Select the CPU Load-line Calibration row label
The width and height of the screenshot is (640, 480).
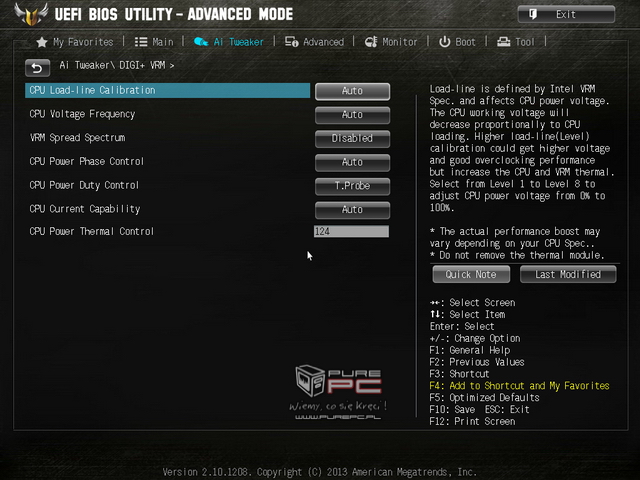point(92,91)
